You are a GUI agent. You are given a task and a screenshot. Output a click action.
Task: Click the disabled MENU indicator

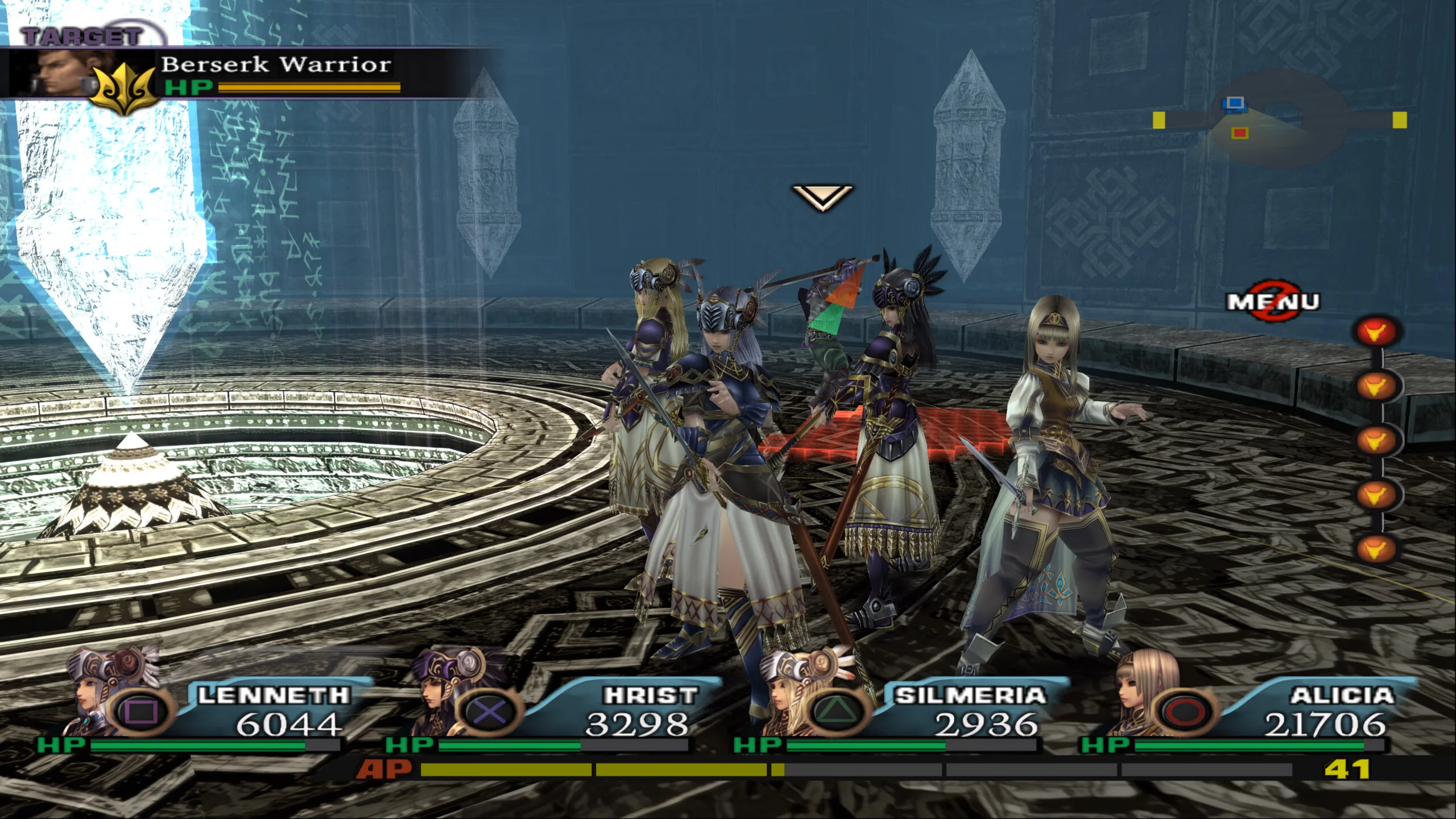[1273, 302]
